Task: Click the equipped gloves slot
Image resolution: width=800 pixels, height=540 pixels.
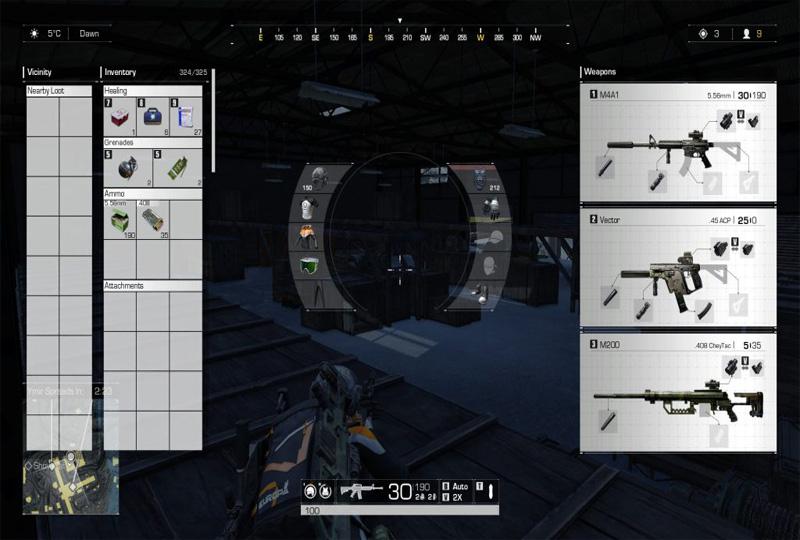Action: [x=489, y=209]
